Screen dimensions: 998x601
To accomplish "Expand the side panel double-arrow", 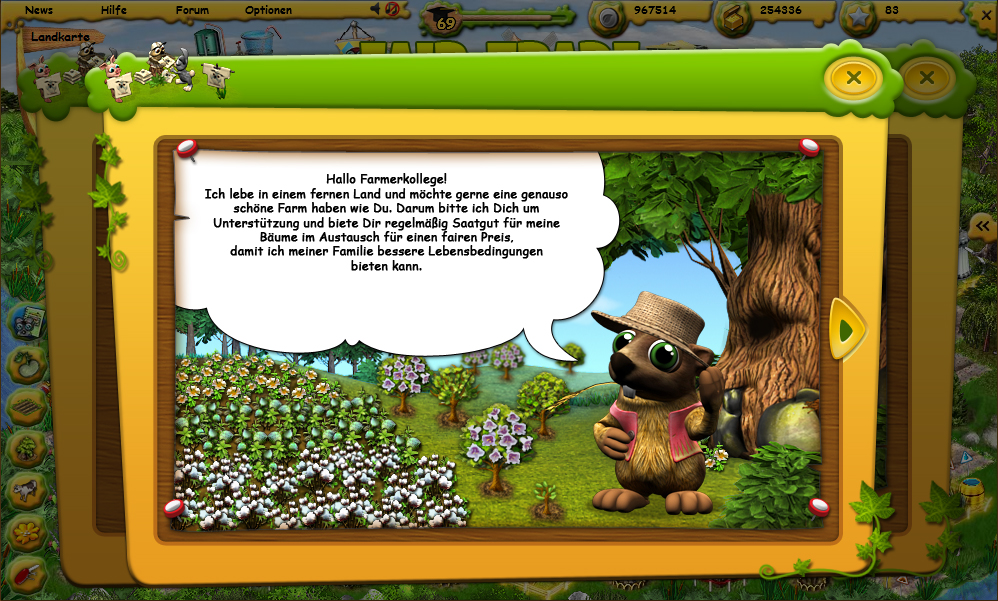I will pyautogui.click(x=982, y=226).
